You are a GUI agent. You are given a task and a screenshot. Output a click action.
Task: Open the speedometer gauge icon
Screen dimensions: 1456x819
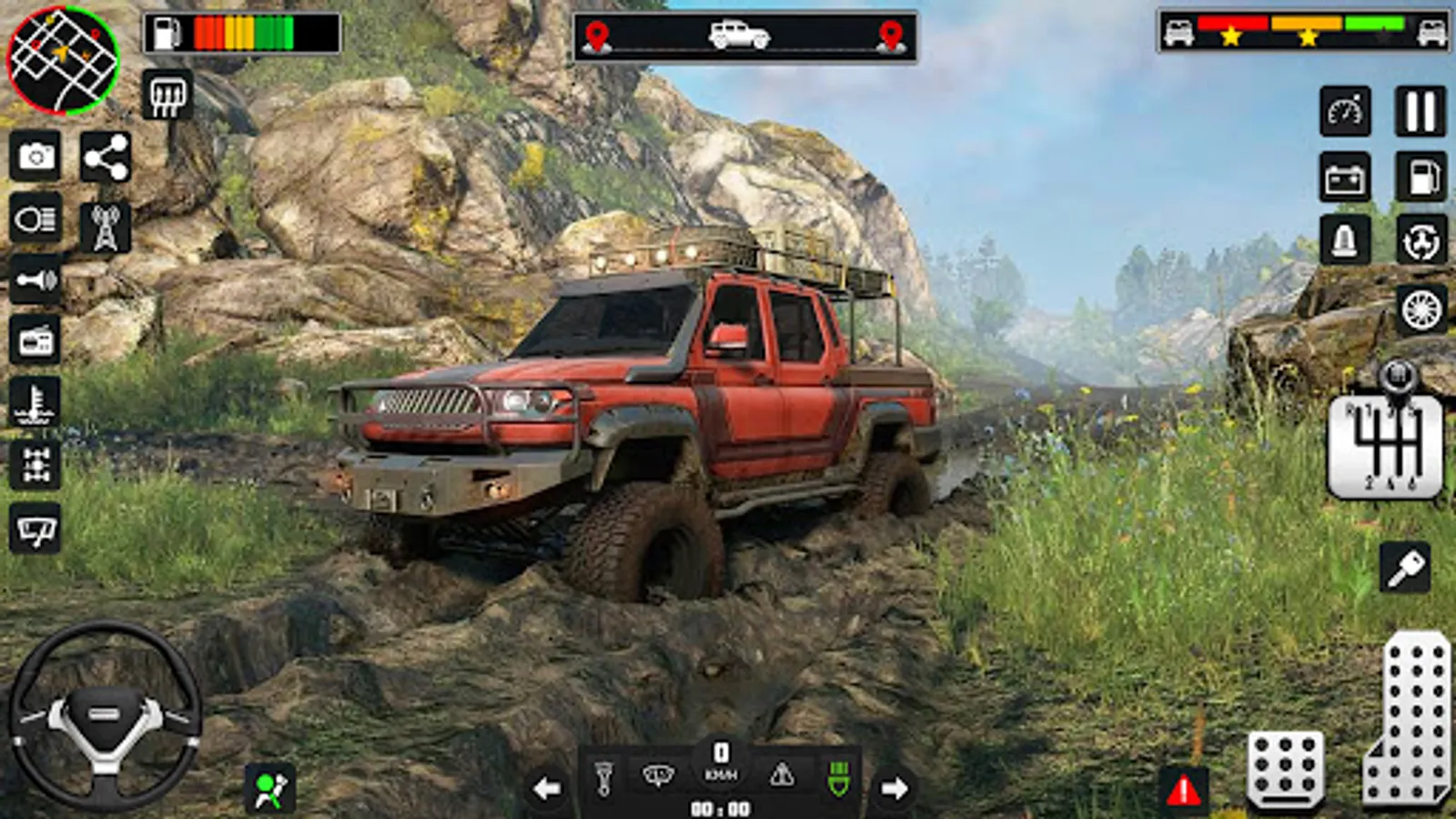[1345, 112]
